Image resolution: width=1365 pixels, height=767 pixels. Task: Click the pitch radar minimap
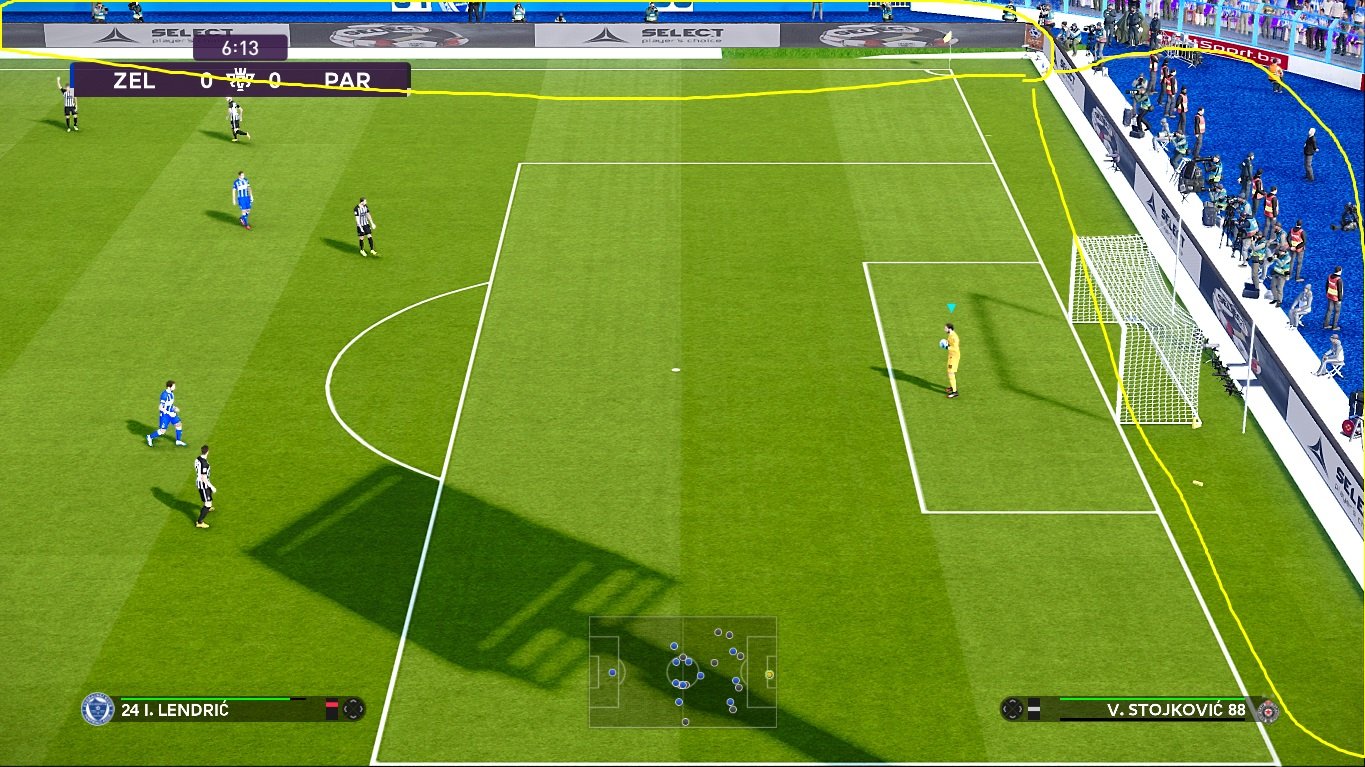[683, 671]
